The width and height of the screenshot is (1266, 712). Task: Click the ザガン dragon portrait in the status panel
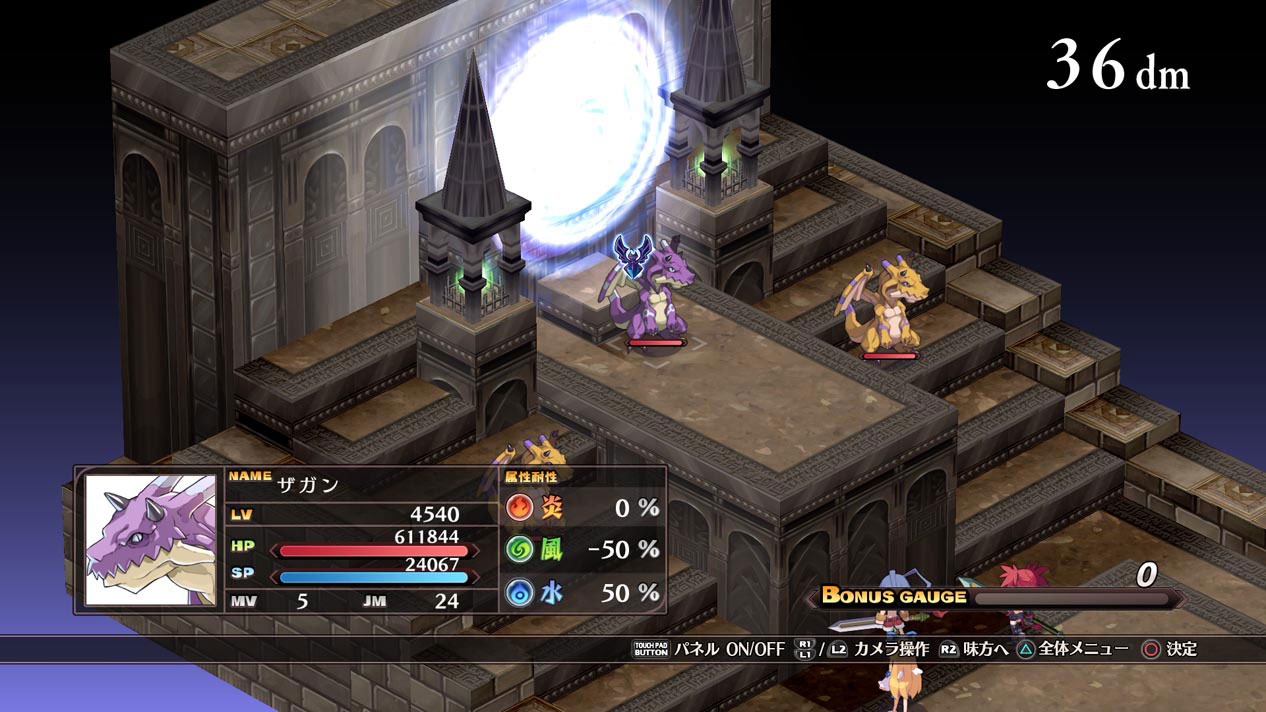coord(150,540)
